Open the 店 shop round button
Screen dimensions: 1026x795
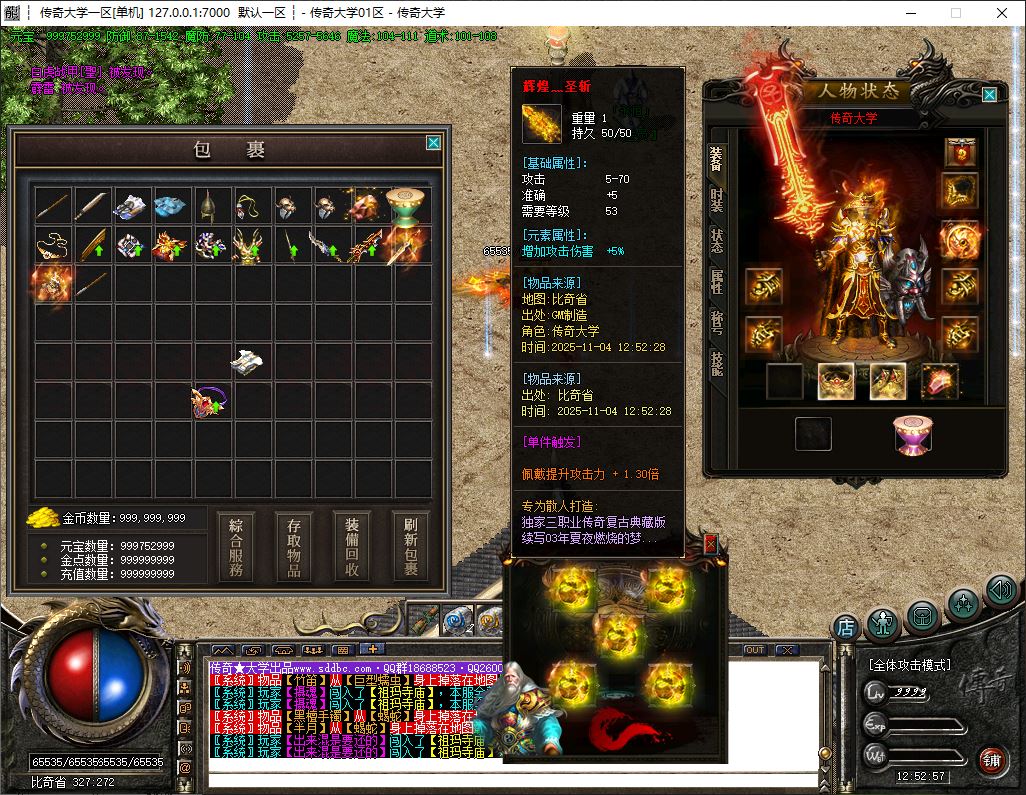[x=846, y=628]
